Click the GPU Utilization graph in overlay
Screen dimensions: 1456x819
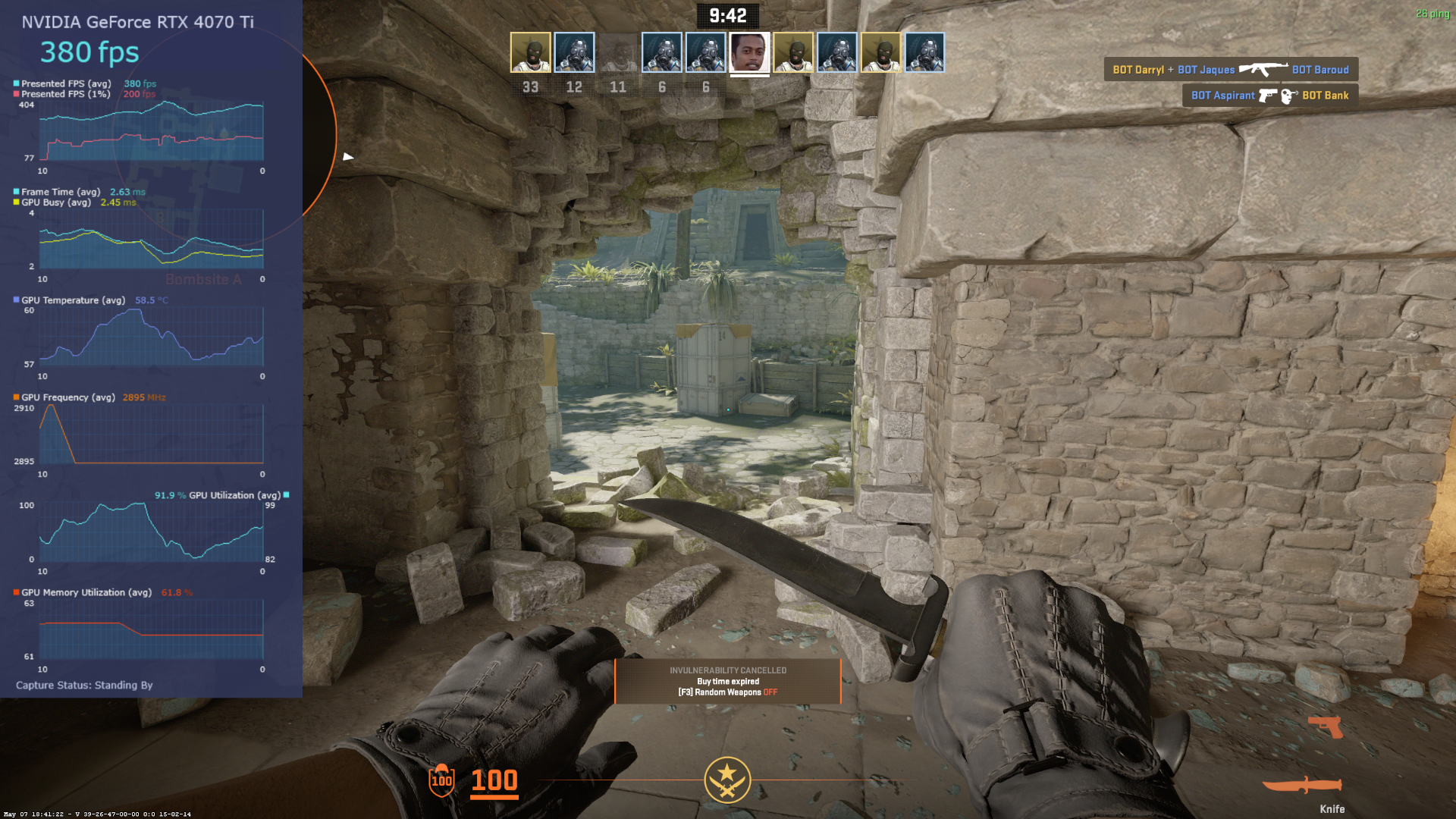tap(152, 532)
